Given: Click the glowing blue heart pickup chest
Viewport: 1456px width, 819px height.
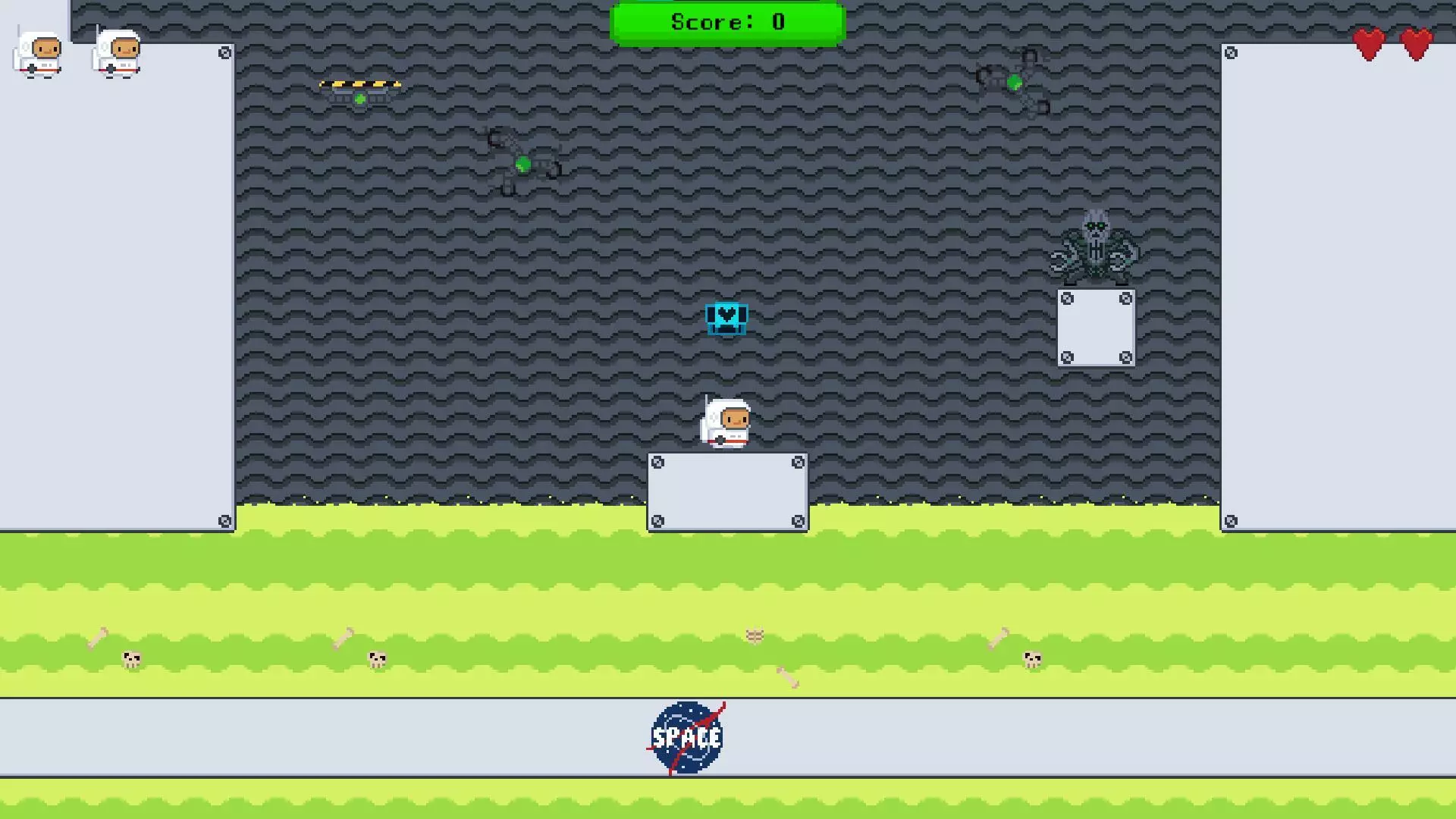Looking at the screenshot, I should click(726, 318).
